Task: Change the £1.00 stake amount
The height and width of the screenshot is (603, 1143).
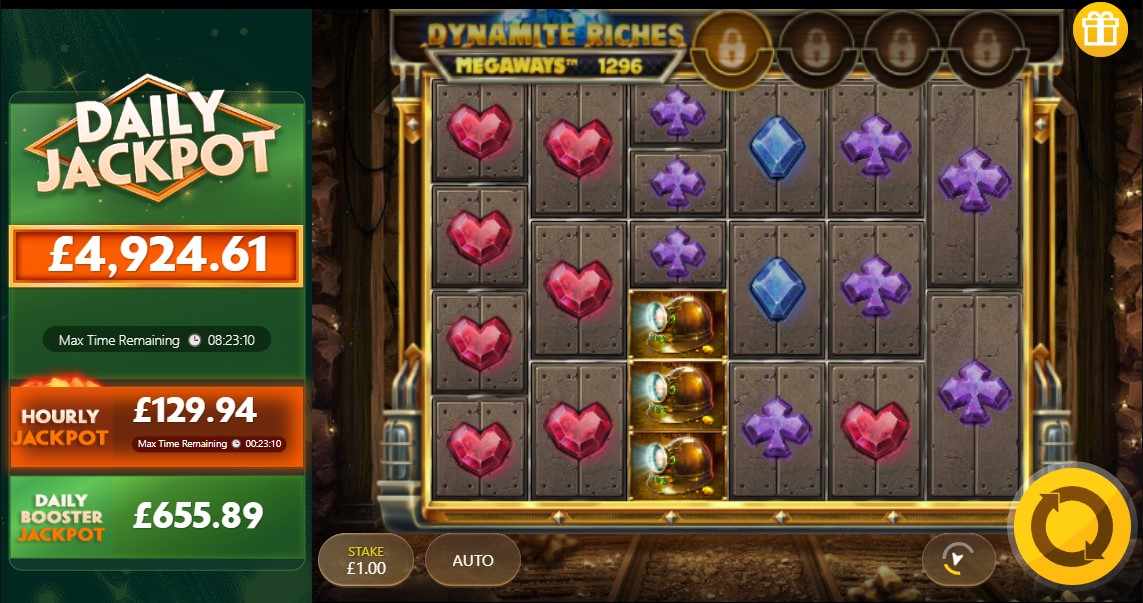Action: (x=365, y=560)
